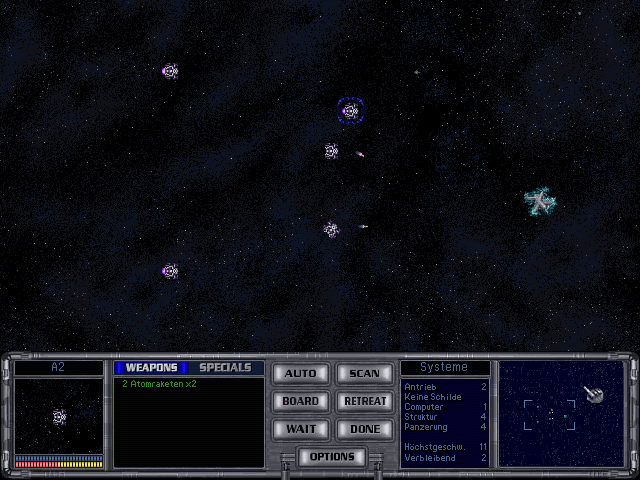Open the Specials tab
This screenshot has height=480, width=640.
pyautogui.click(x=225, y=368)
